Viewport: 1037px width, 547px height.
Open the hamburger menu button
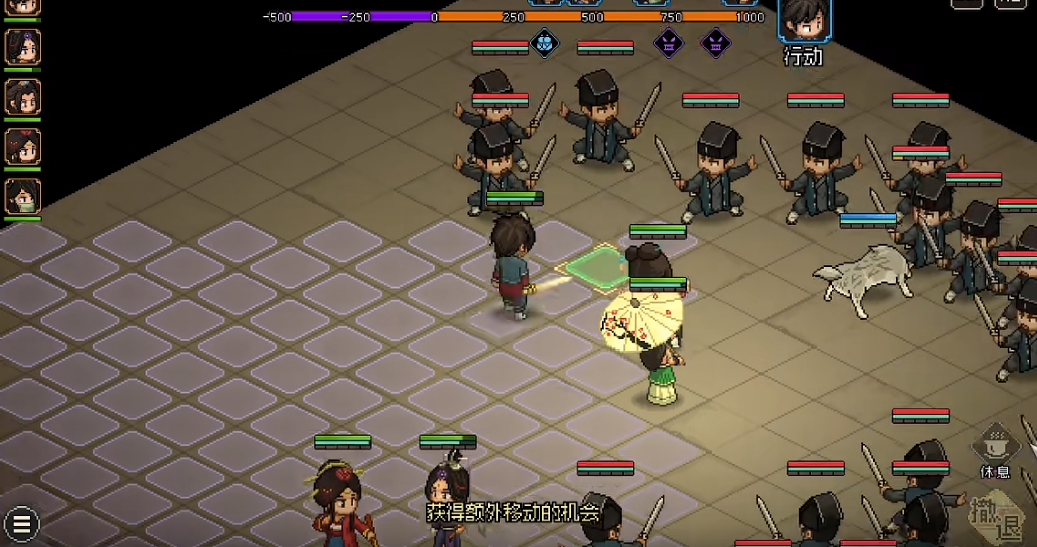coord(20,523)
